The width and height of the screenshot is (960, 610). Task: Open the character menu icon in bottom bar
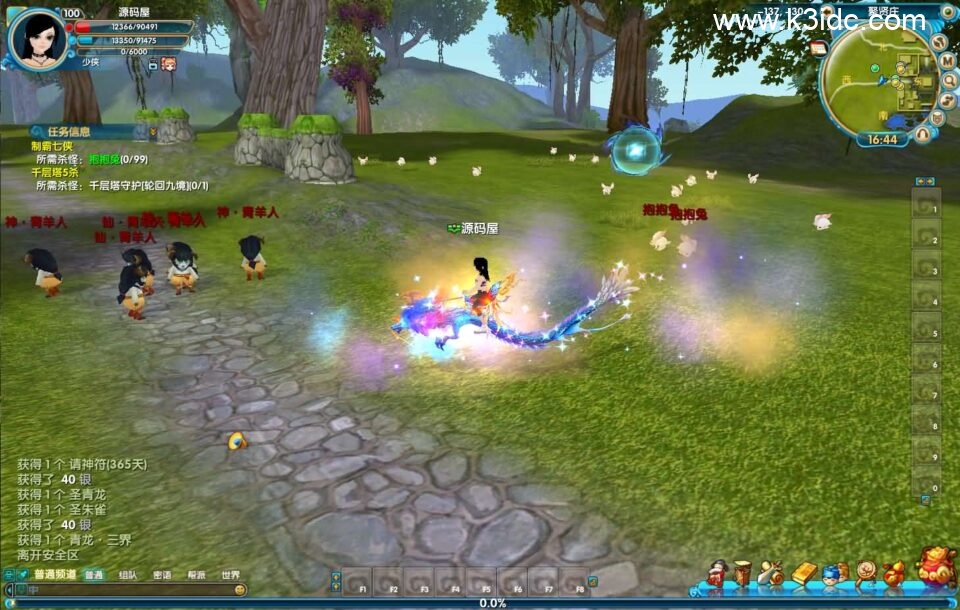point(717,573)
